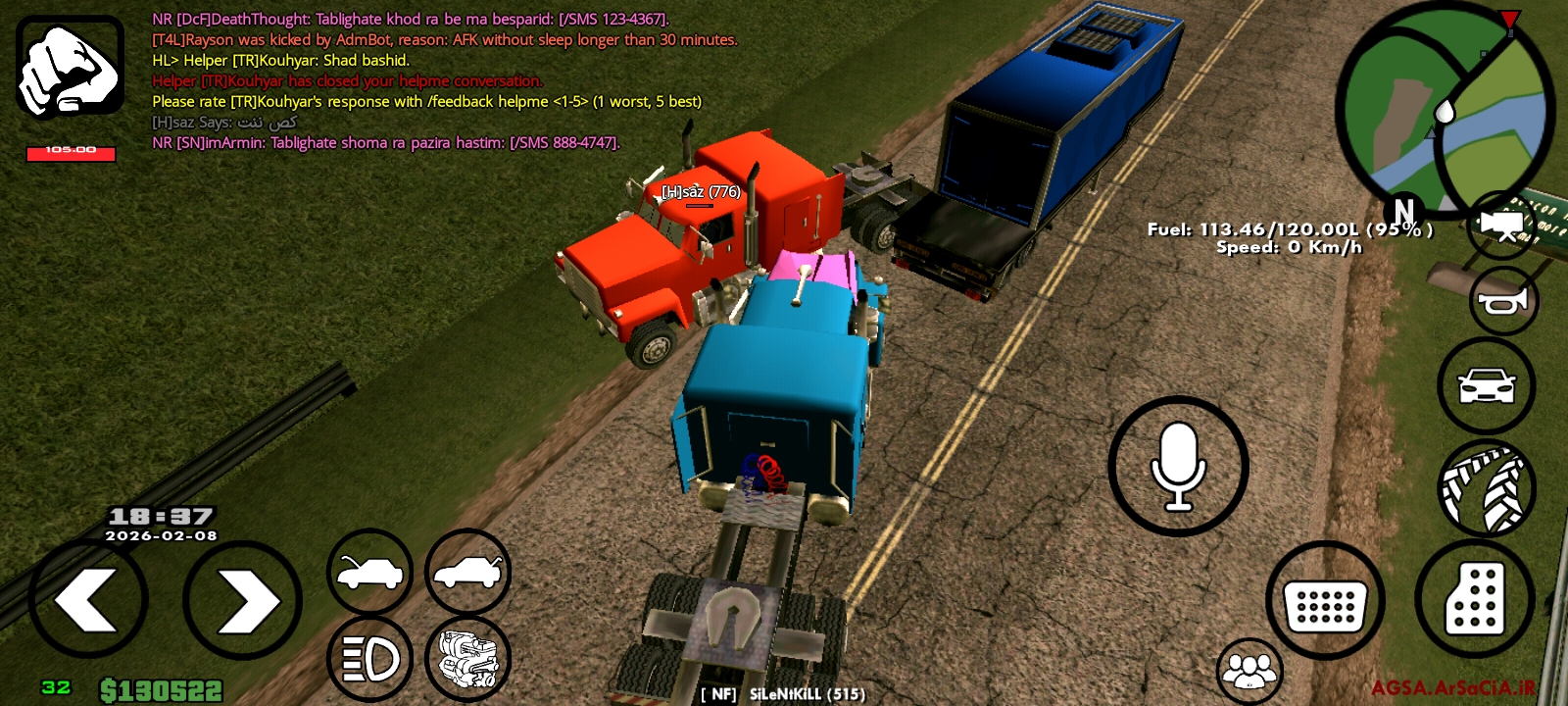This screenshot has height=706, width=1568.
Task: Tap the camera view change icon
Action: pos(1501,224)
